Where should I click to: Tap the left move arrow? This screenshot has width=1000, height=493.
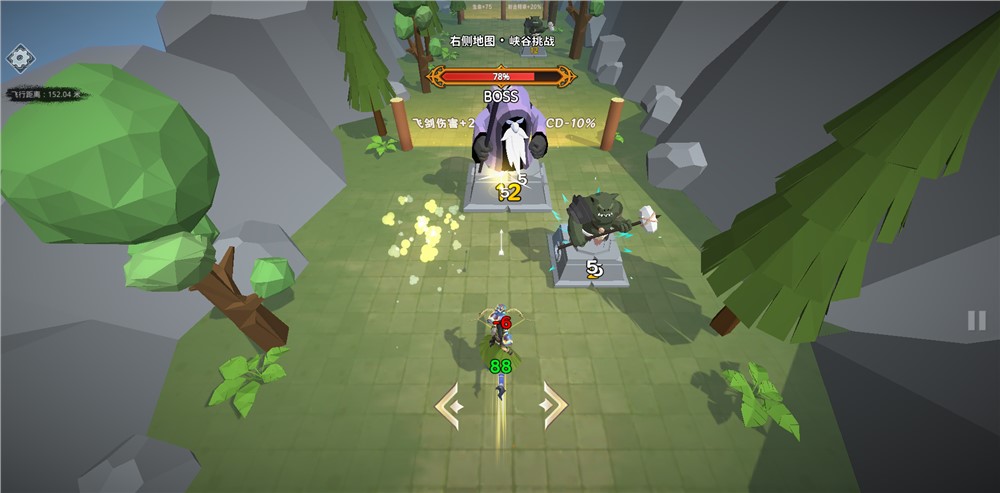point(448,405)
